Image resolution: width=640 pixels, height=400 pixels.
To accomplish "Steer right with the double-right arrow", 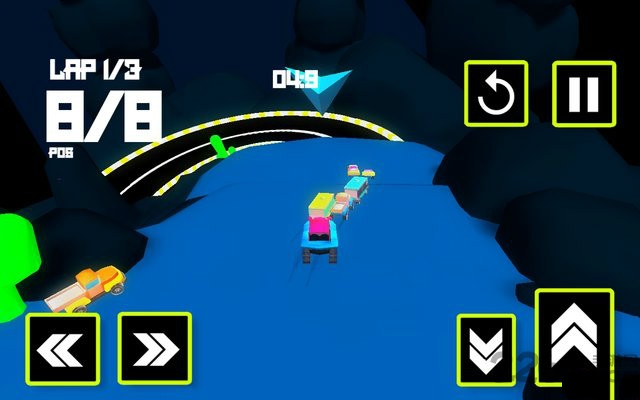I will click(x=154, y=348).
